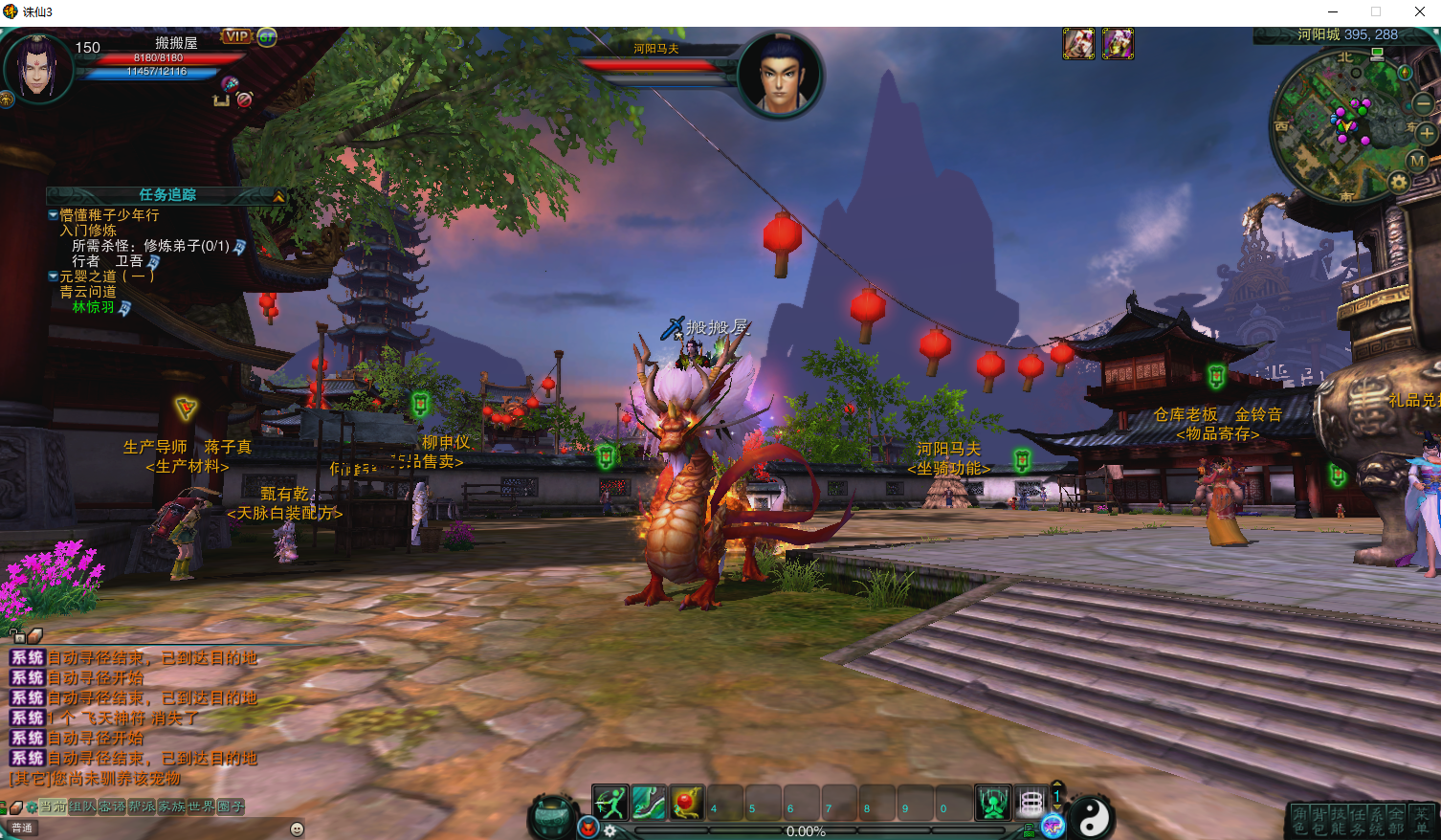Image resolution: width=1441 pixels, height=840 pixels.
Task: Switch chat to 世界 (world) tab
Action: (x=201, y=807)
